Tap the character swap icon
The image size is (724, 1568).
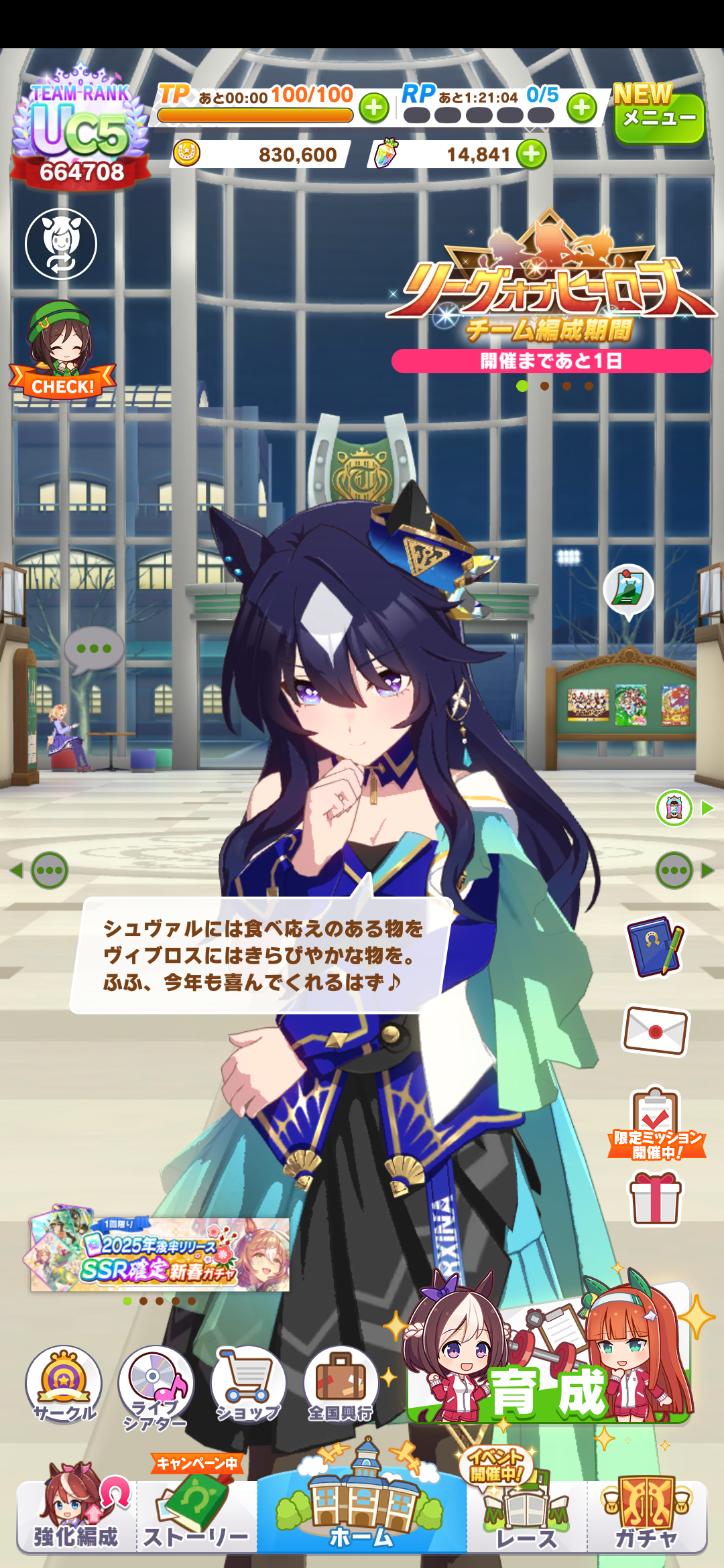tap(61, 244)
